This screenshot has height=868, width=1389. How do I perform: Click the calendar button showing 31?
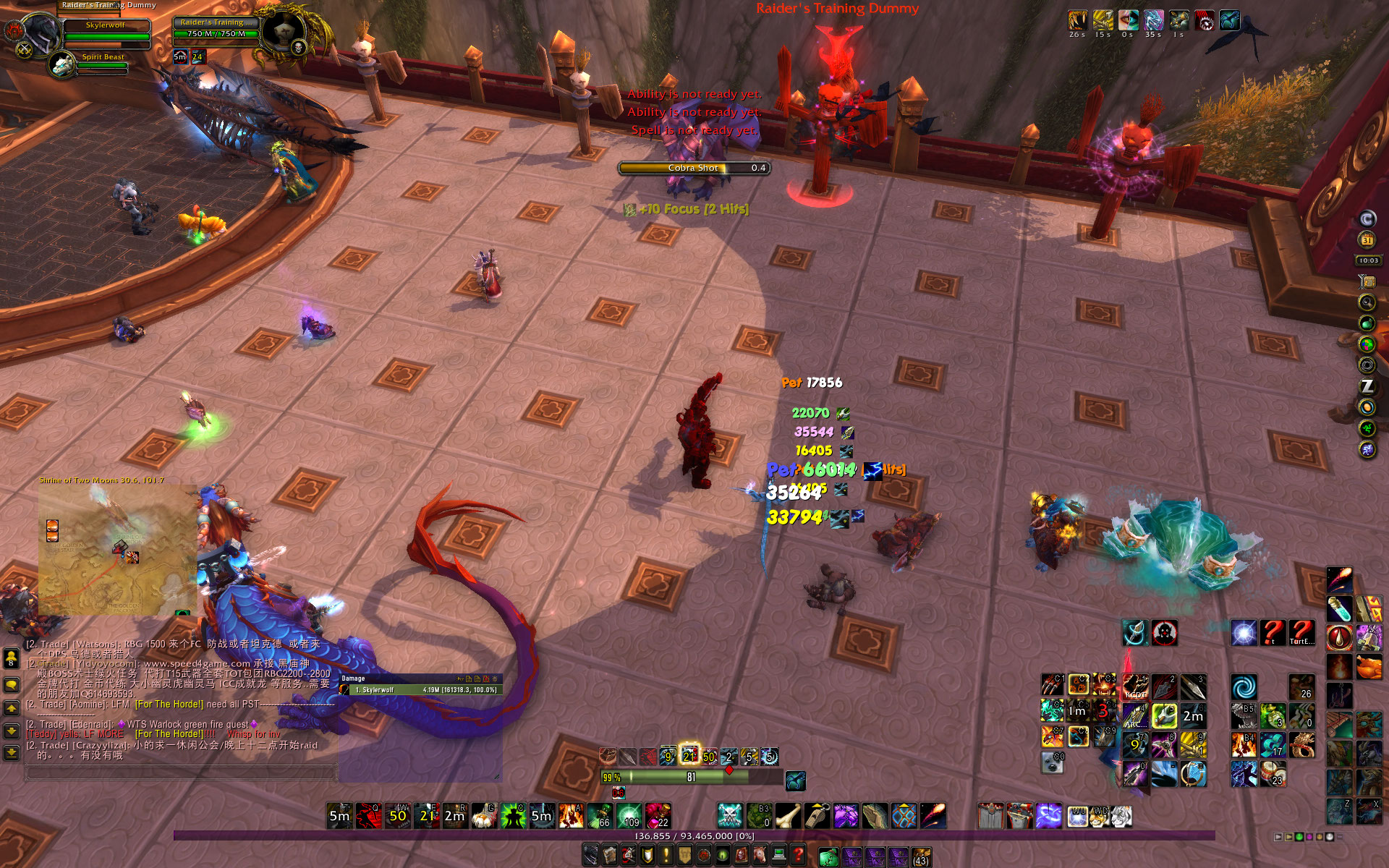[x=1367, y=240]
